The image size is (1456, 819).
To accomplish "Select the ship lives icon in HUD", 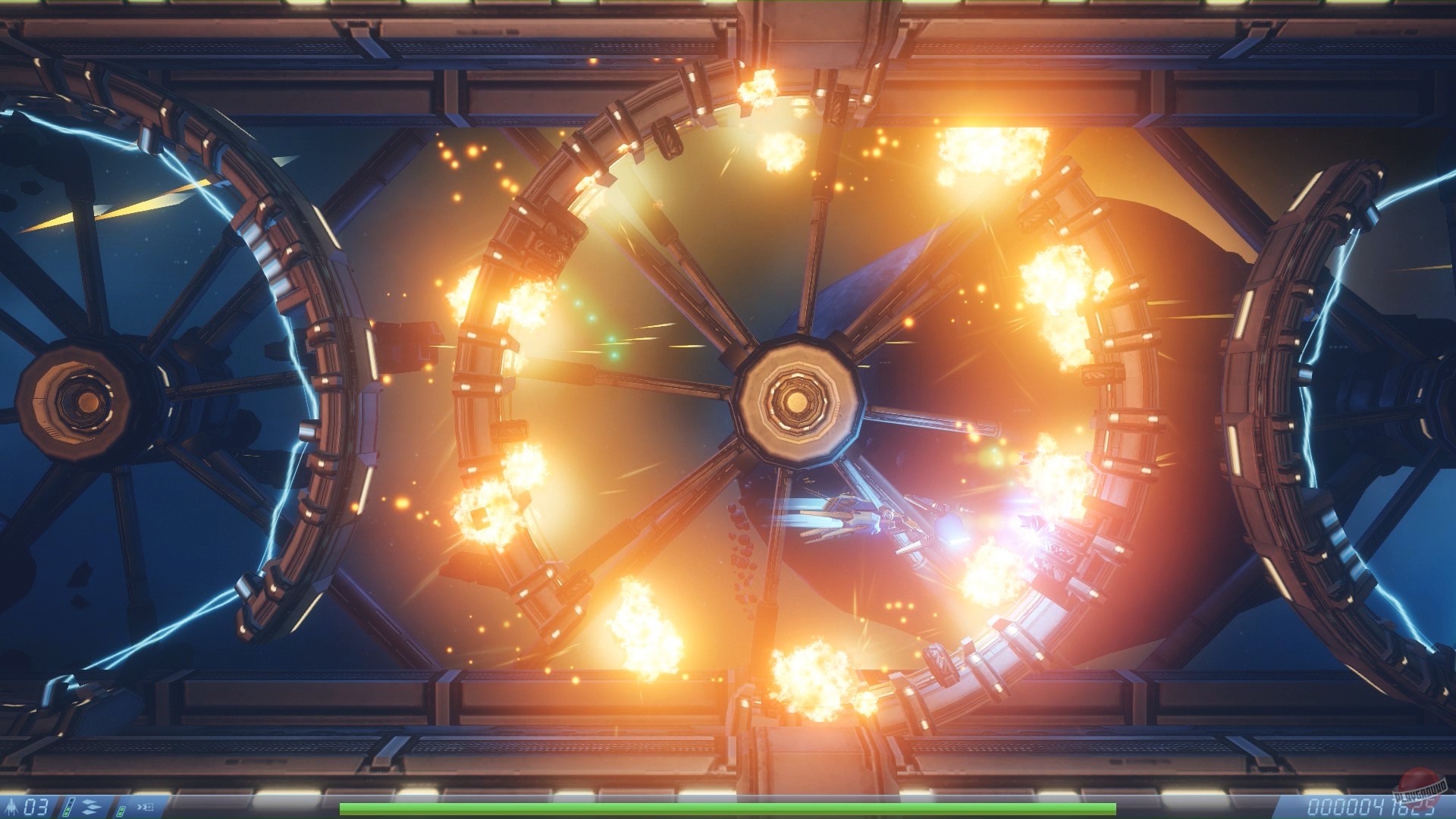I will tap(11, 805).
